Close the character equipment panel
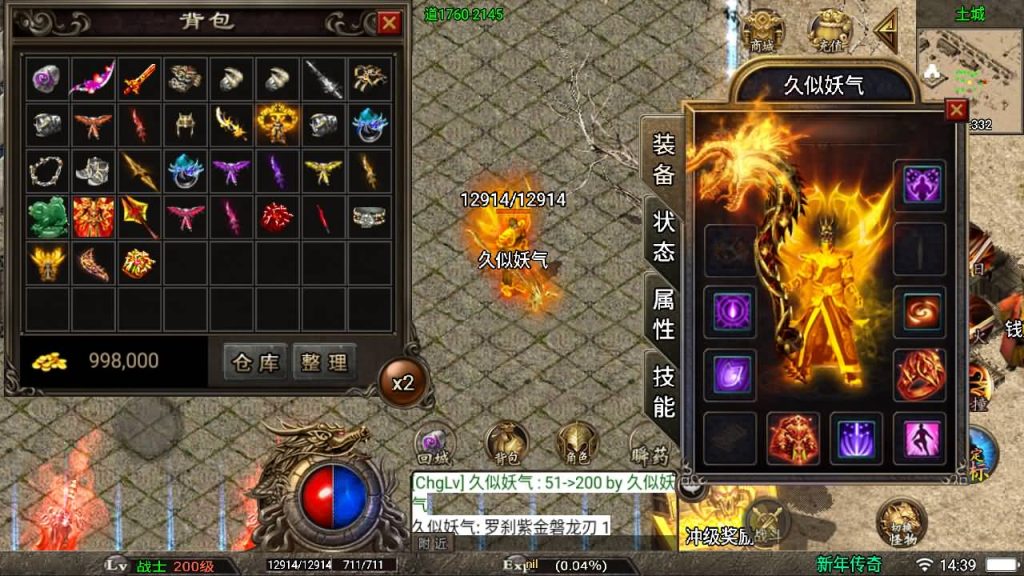Viewport: 1024px width, 576px height. [957, 110]
